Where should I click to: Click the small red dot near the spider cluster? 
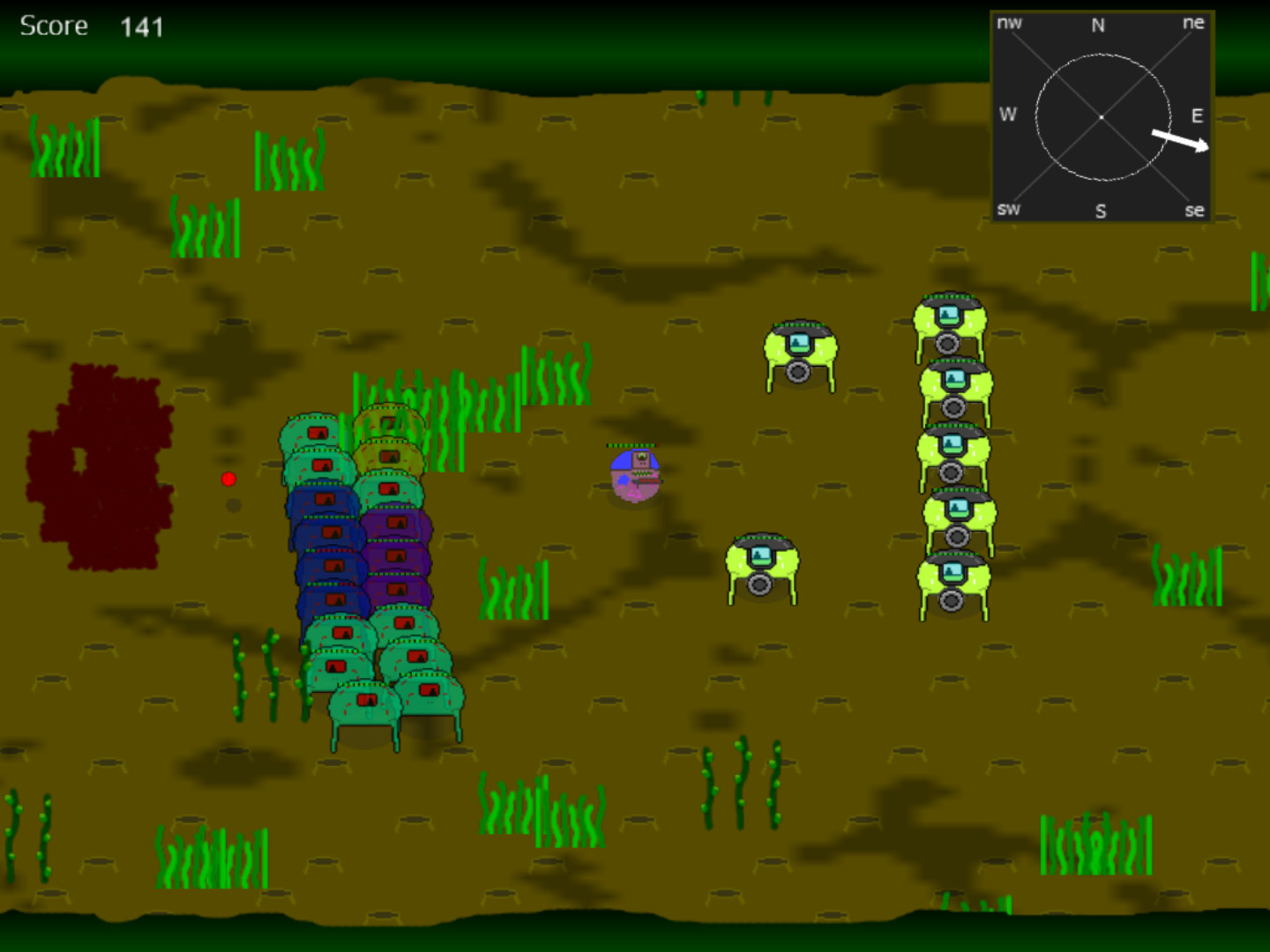click(230, 479)
